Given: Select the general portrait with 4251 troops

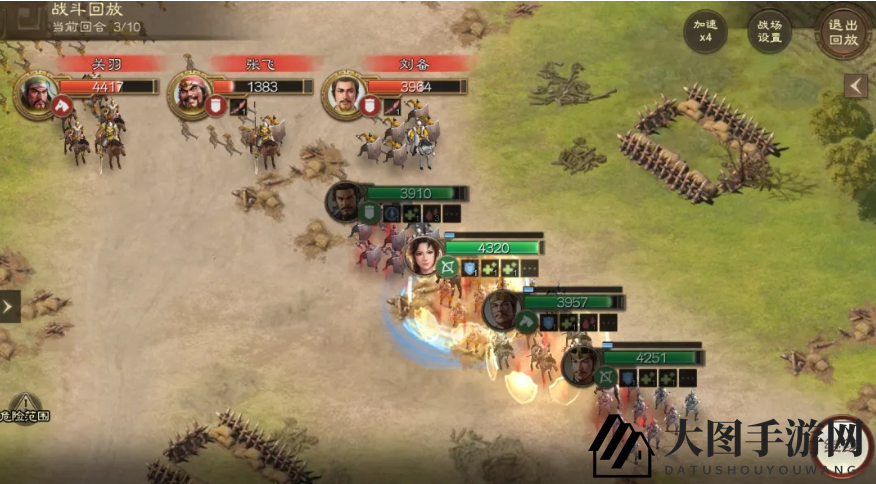Looking at the screenshot, I should pyautogui.click(x=581, y=364).
